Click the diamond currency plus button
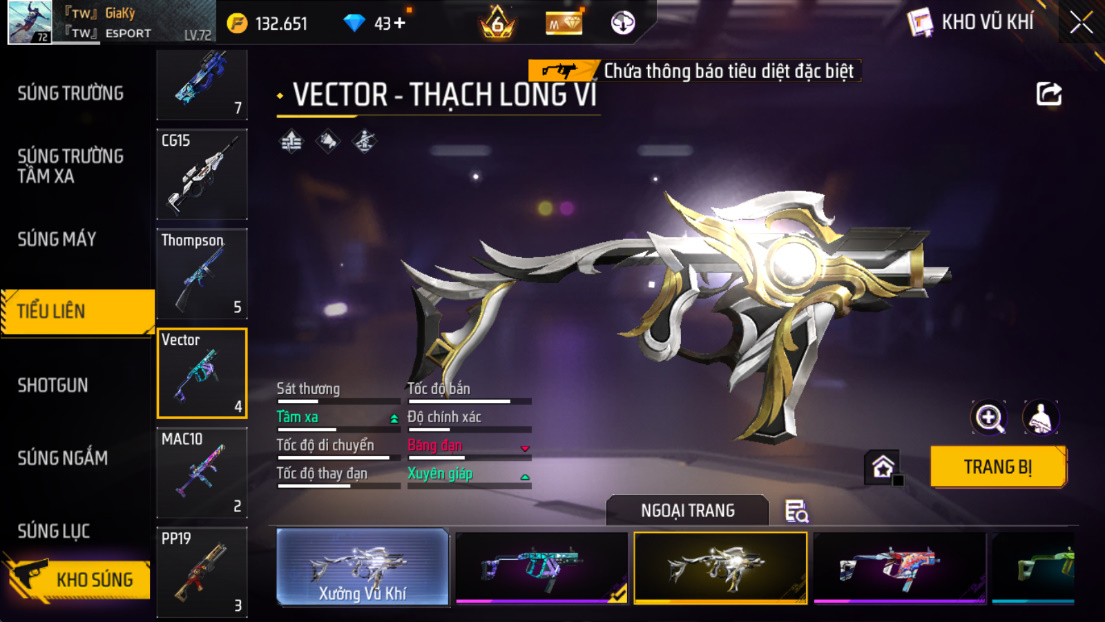The height and width of the screenshot is (622, 1105). click(x=400, y=23)
